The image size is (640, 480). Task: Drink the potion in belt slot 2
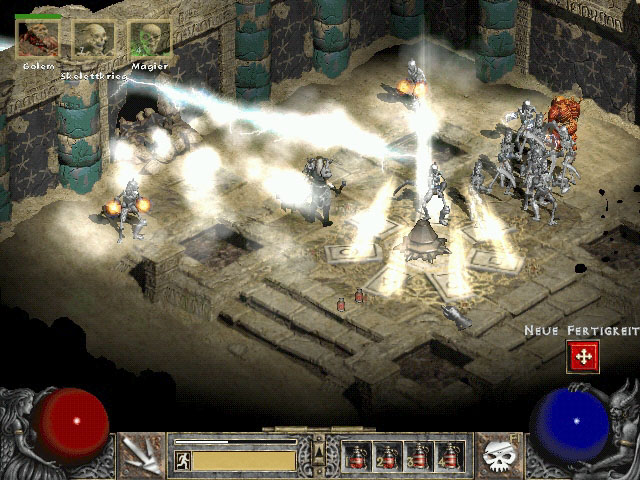click(388, 456)
